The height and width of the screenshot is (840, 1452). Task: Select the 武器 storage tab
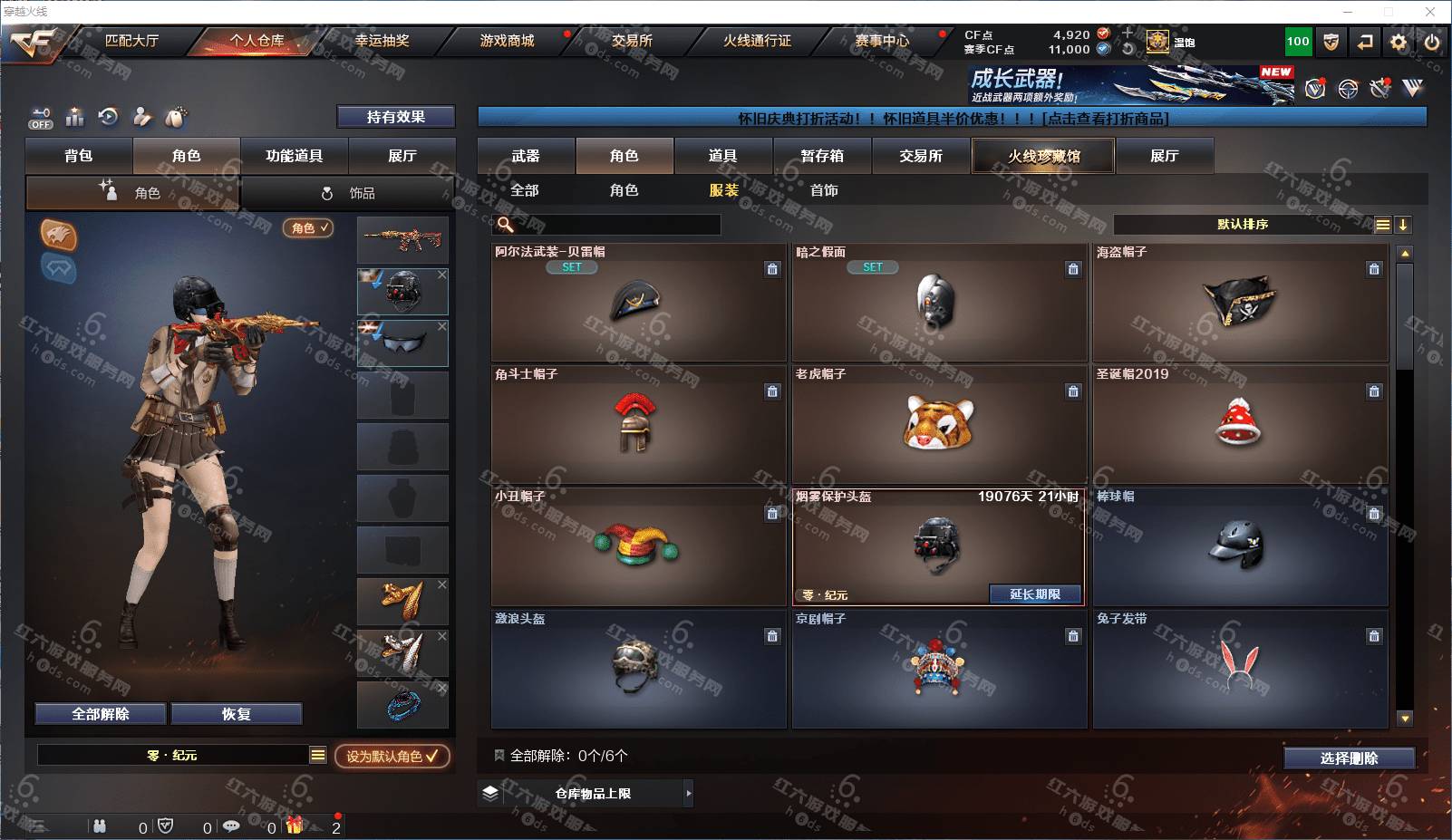click(526, 156)
